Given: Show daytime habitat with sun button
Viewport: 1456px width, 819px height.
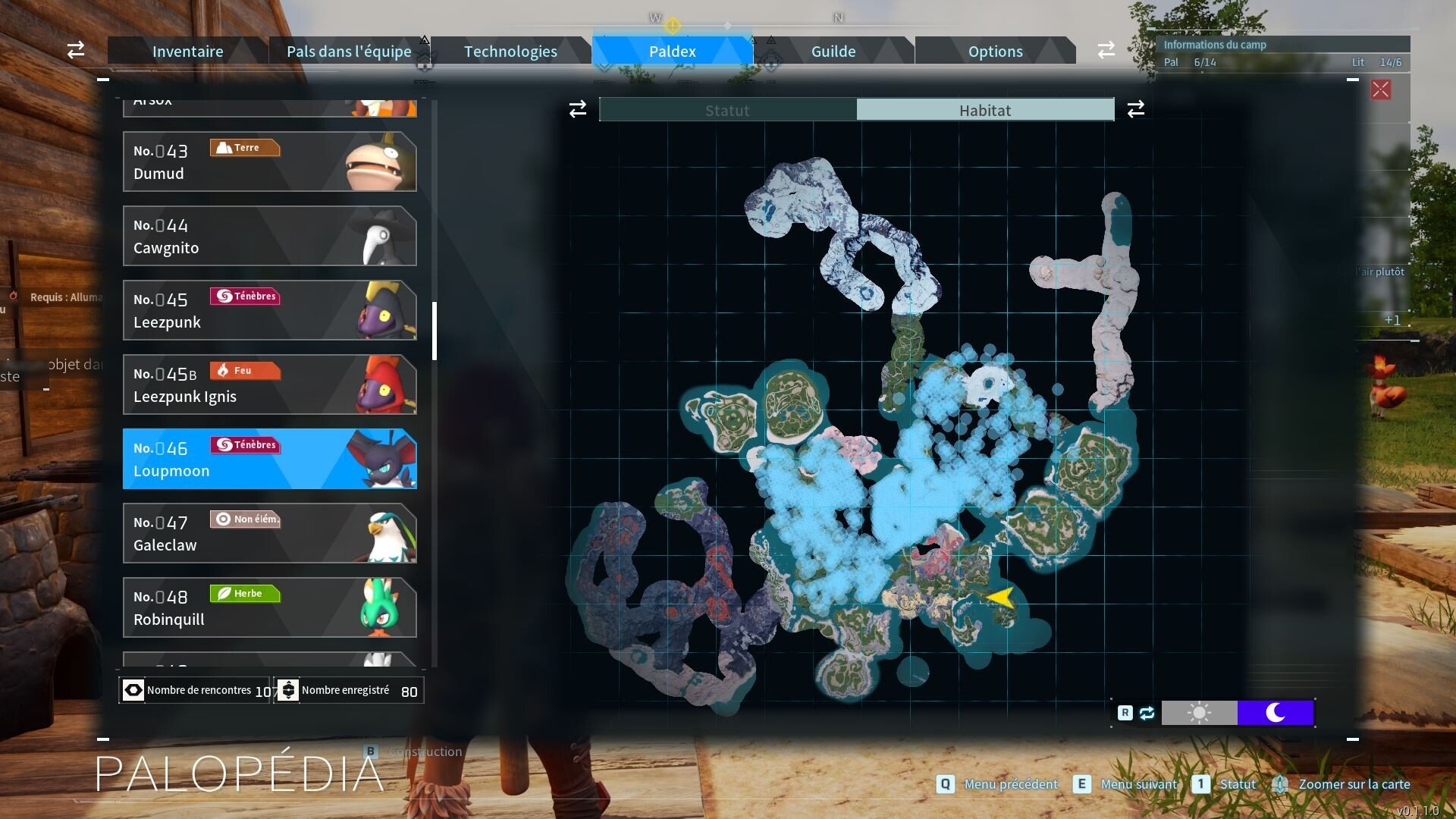Looking at the screenshot, I should tap(1199, 713).
